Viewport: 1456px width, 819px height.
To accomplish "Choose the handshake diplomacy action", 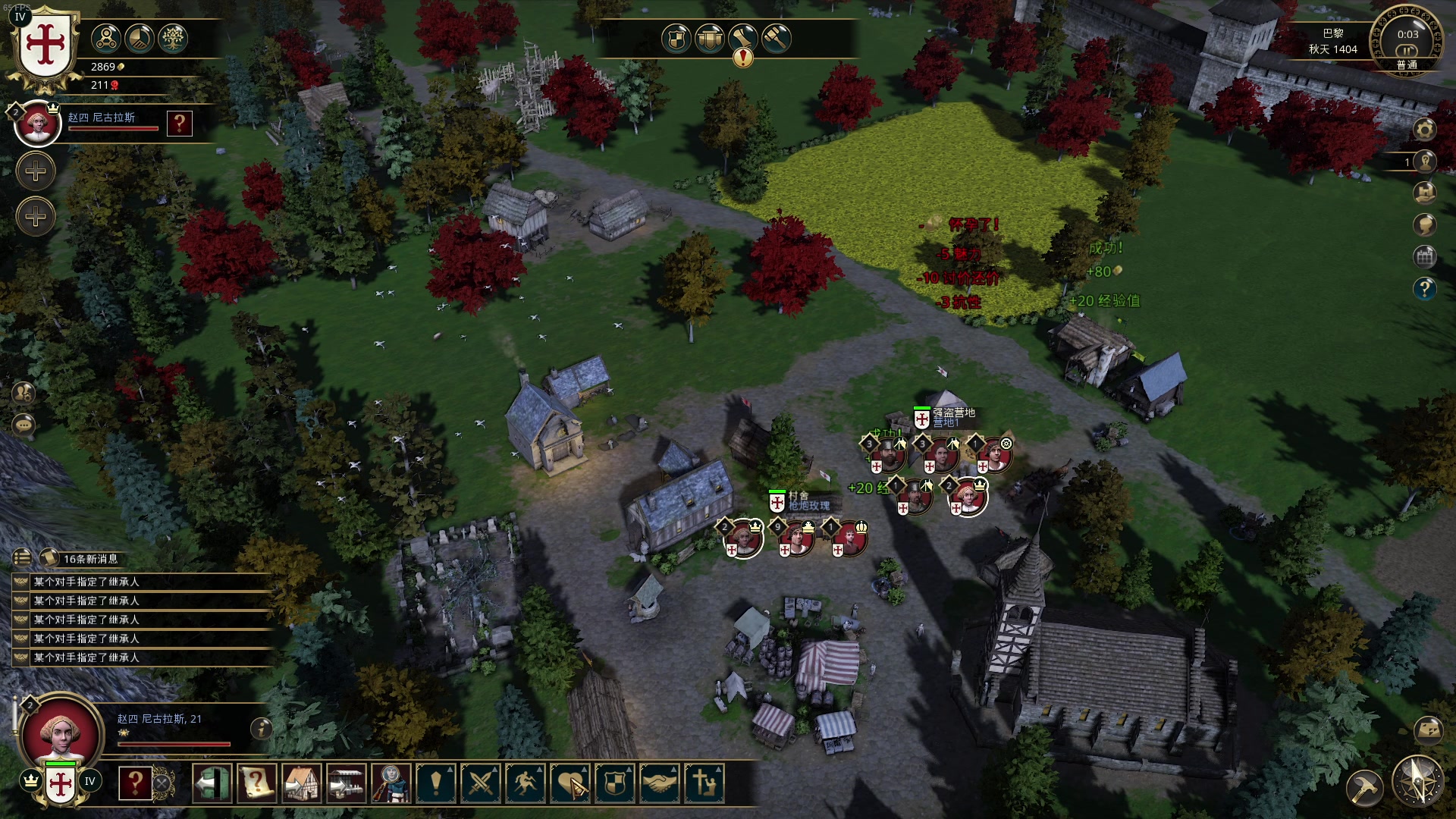I will (x=660, y=783).
